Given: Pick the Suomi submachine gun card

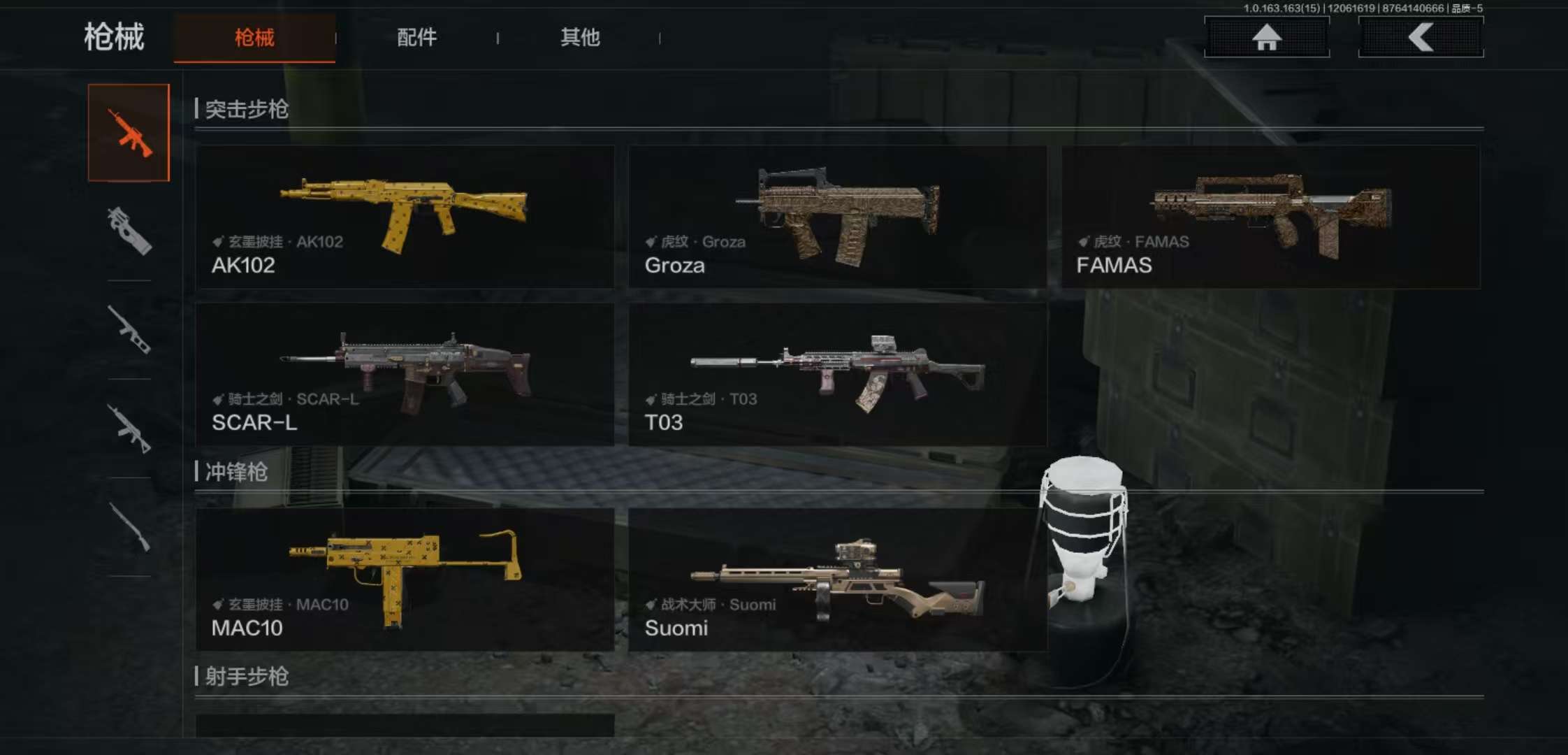Looking at the screenshot, I should pos(837,580).
